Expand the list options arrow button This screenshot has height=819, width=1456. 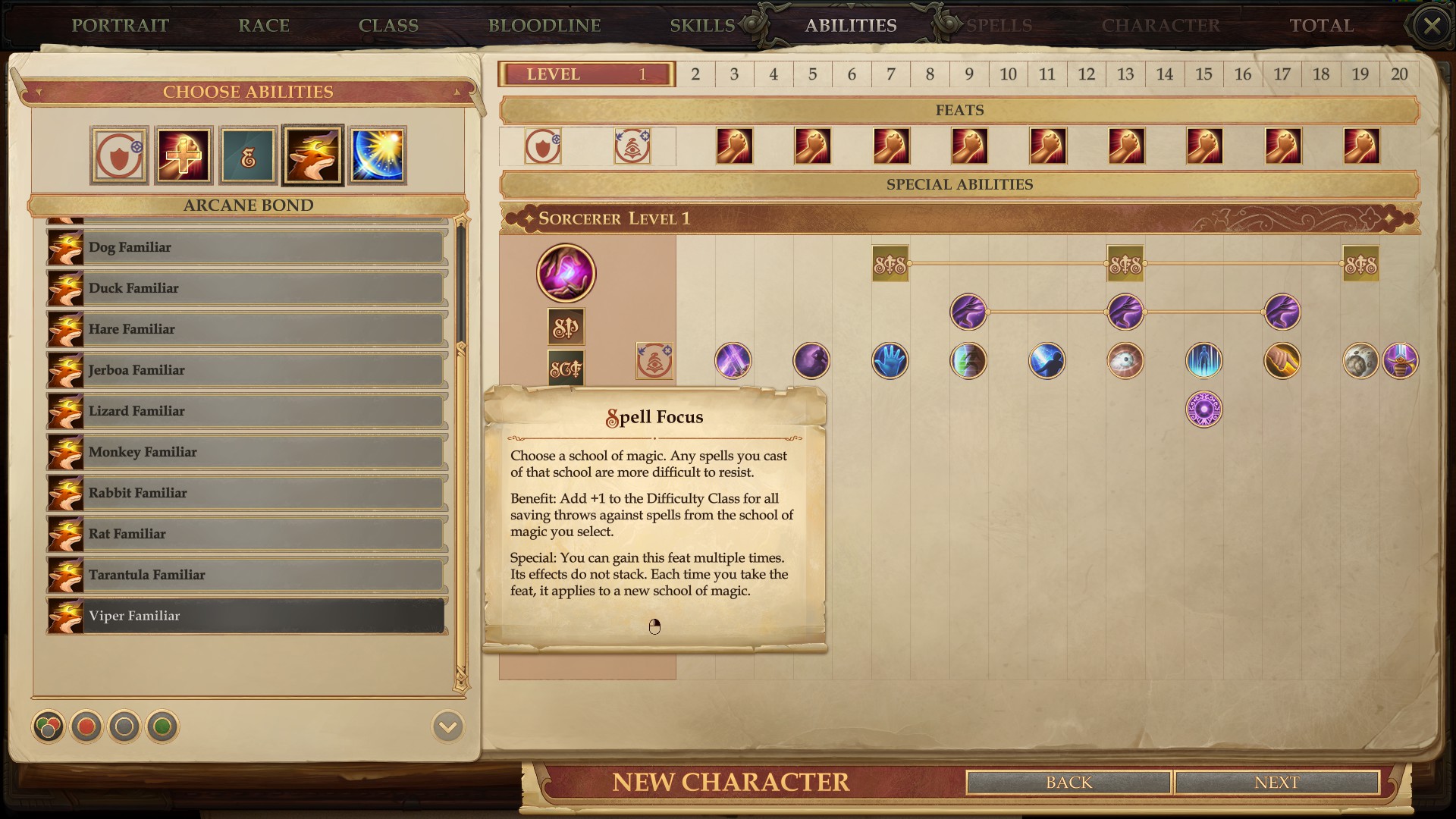(x=447, y=726)
